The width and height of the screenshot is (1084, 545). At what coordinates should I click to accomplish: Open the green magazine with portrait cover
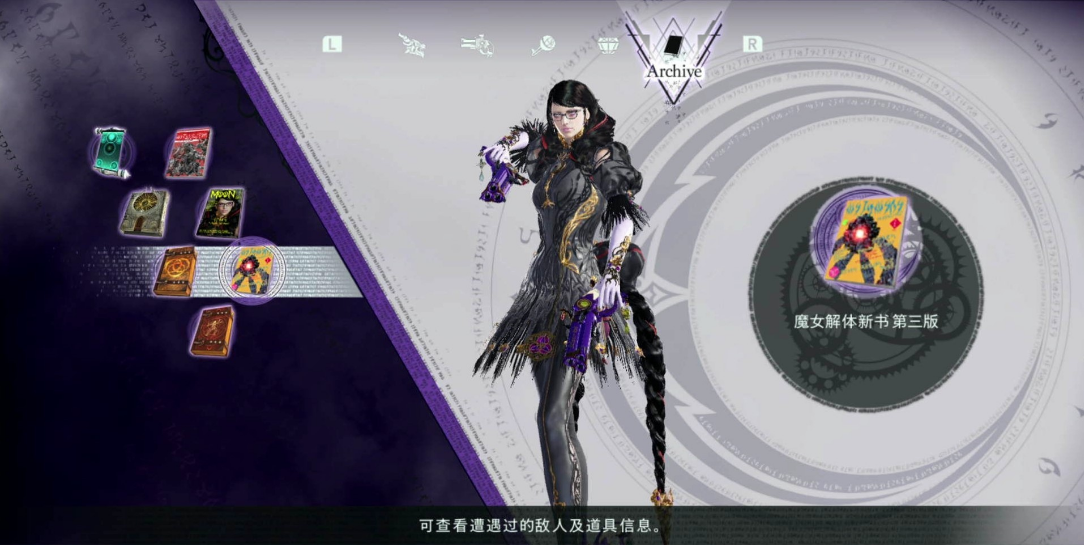tap(220, 212)
